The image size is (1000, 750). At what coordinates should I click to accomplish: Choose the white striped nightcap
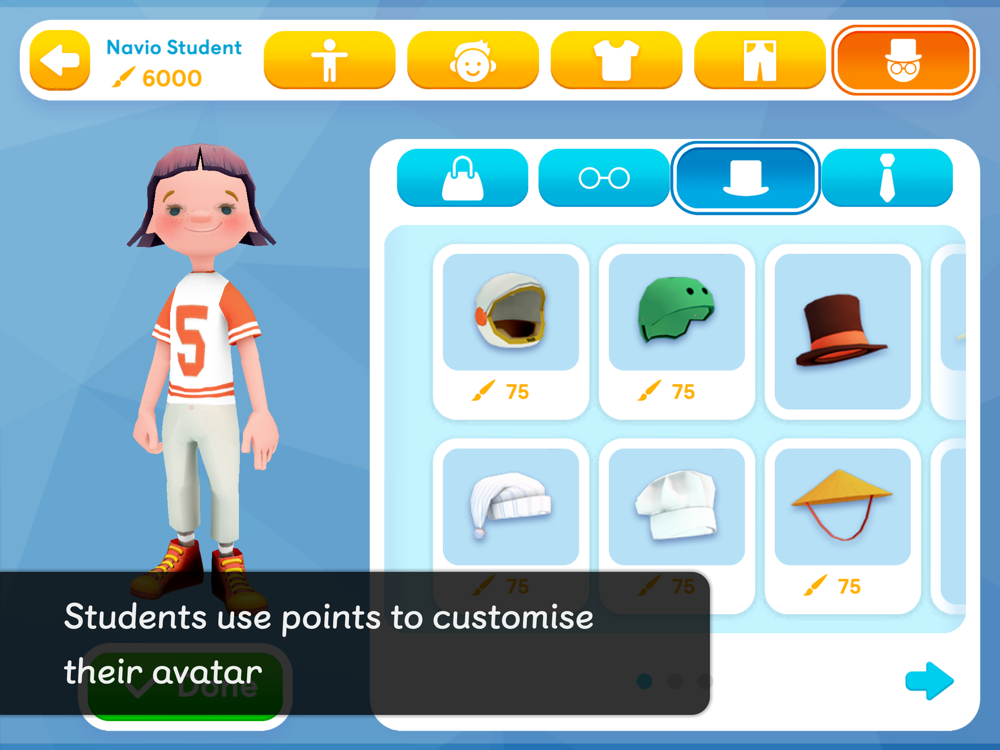pyautogui.click(x=511, y=505)
